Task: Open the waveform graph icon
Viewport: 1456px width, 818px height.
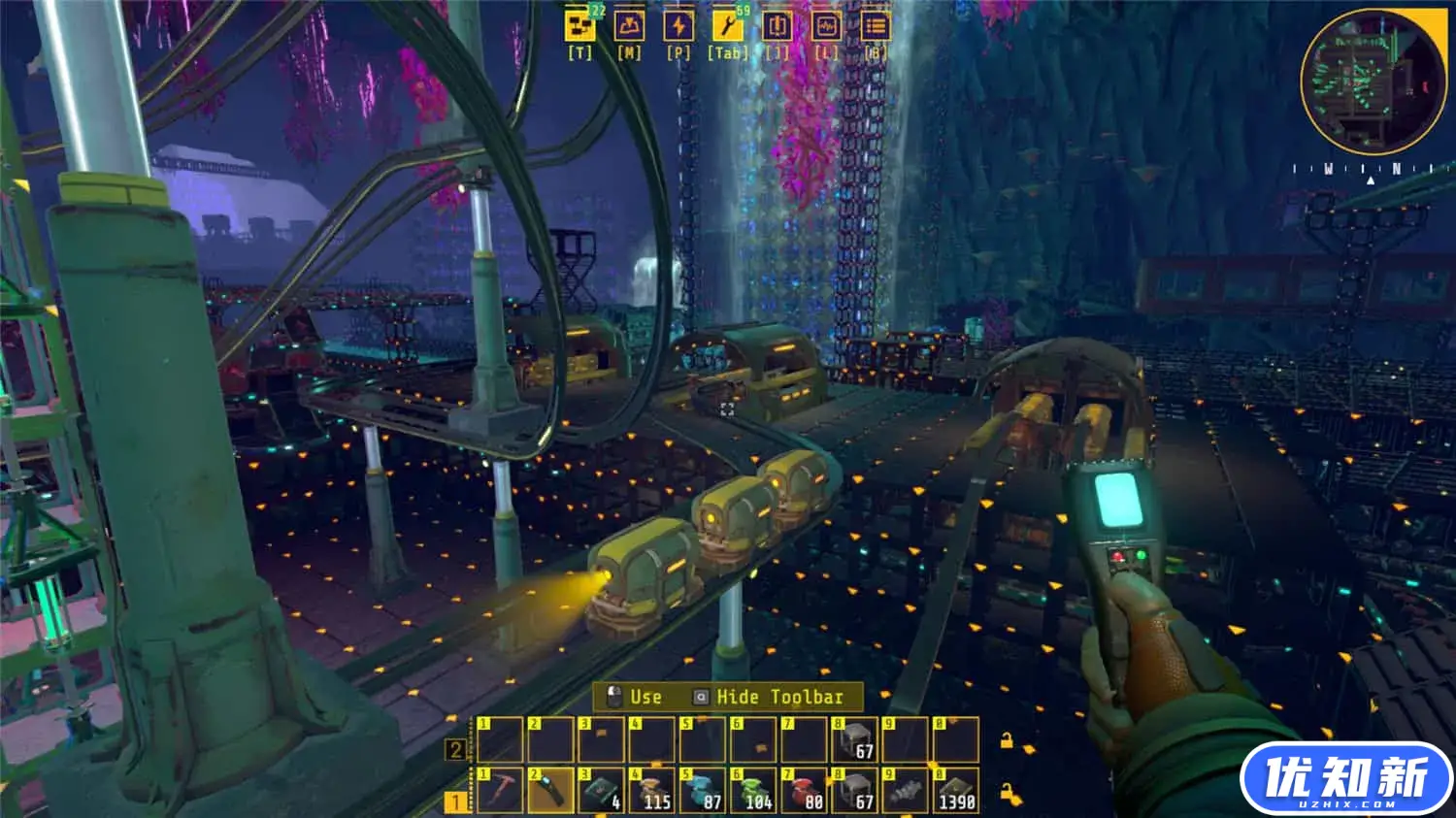Action: (x=826, y=26)
